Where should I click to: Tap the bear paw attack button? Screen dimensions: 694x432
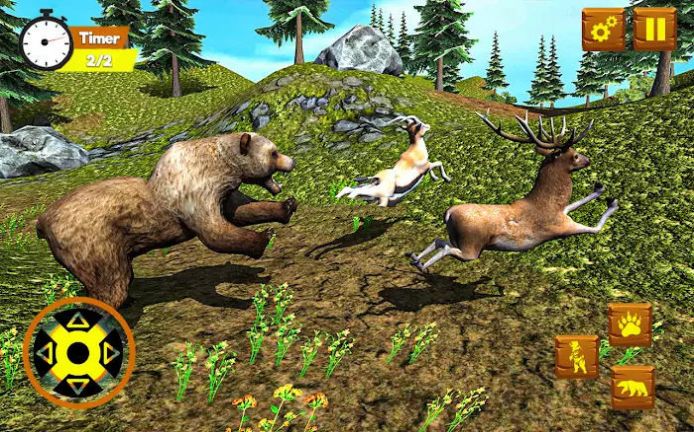pos(630,325)
